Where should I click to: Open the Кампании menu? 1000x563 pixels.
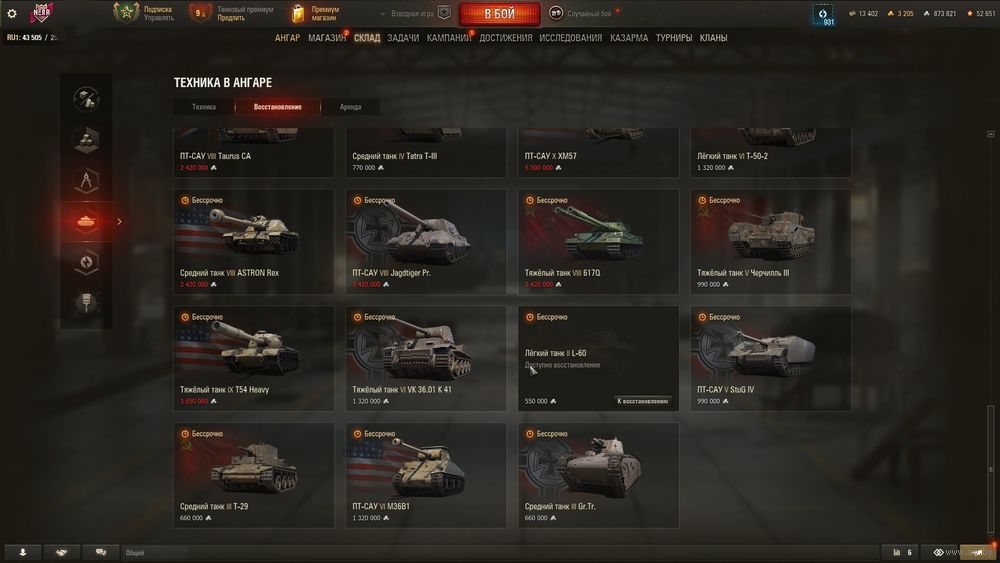click(449, 38)
